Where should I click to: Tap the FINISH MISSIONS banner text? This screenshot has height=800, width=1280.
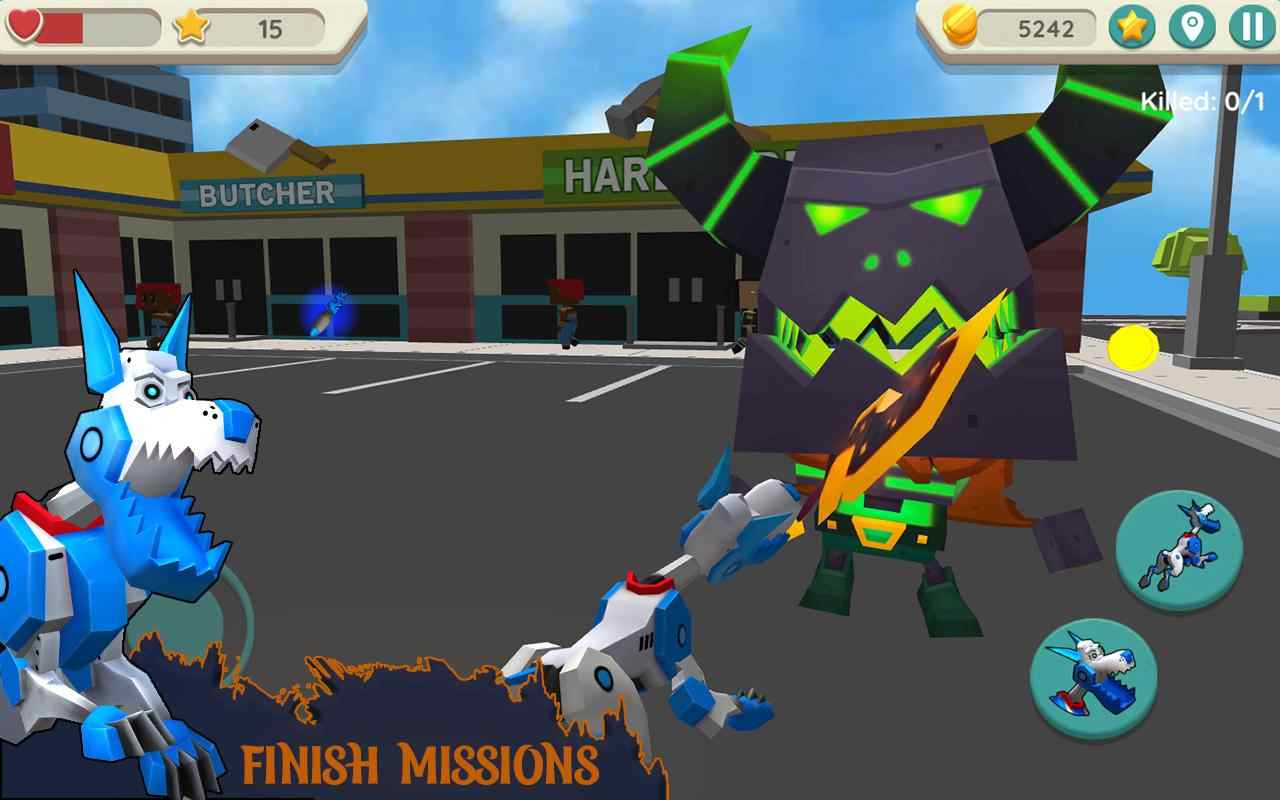(420, 763)
